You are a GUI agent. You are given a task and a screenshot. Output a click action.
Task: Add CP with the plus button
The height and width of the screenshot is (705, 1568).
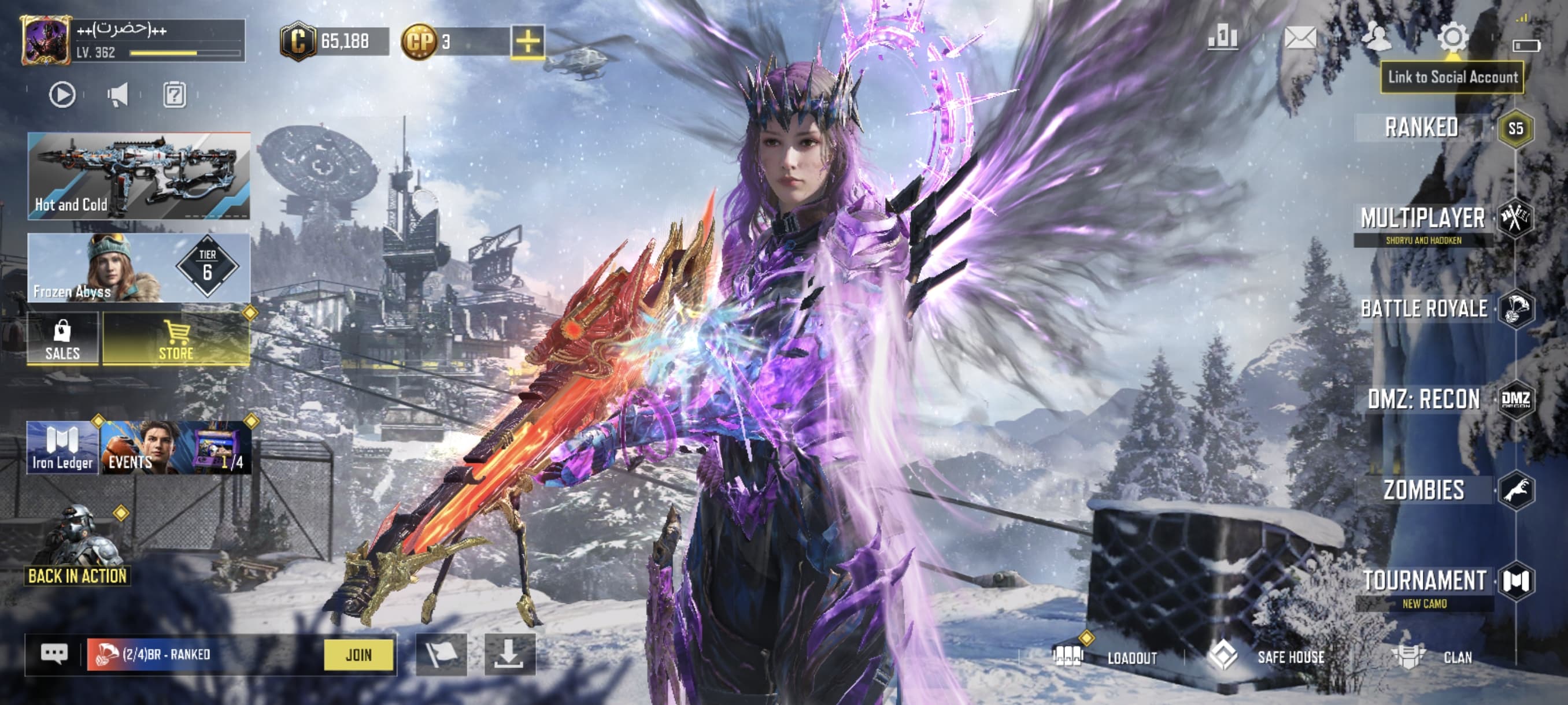tap(527, 42)
